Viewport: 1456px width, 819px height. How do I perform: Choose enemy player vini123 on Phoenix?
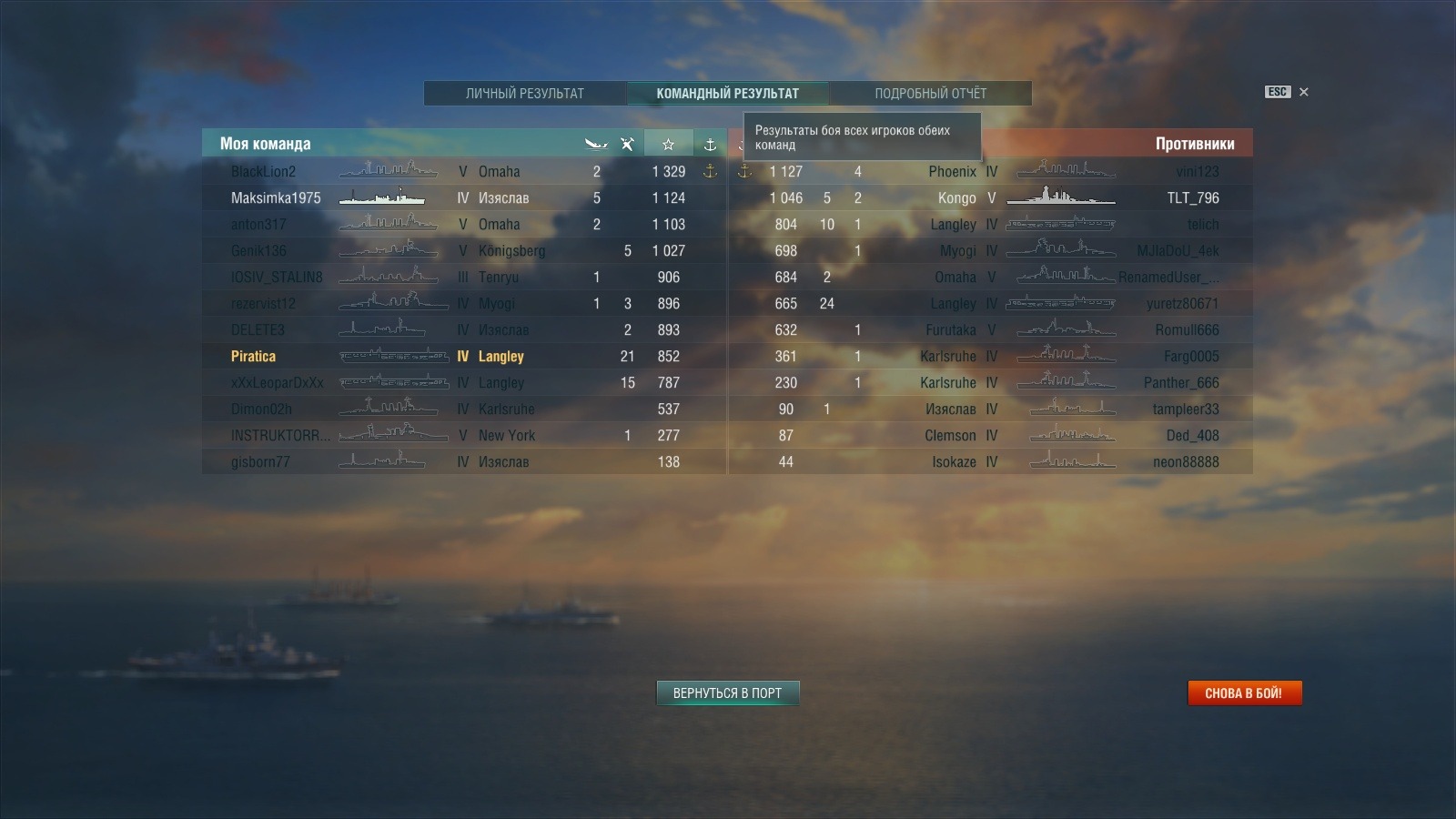(1197, 171)
